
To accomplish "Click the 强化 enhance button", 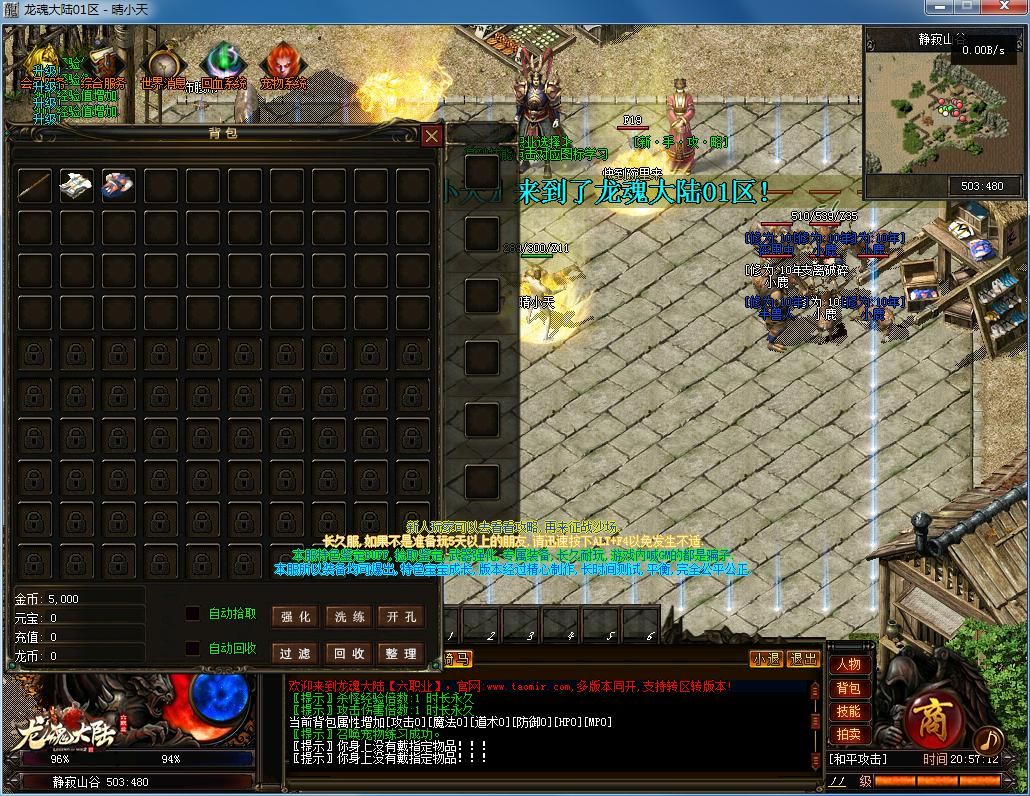I will click(x=295, y=617).
